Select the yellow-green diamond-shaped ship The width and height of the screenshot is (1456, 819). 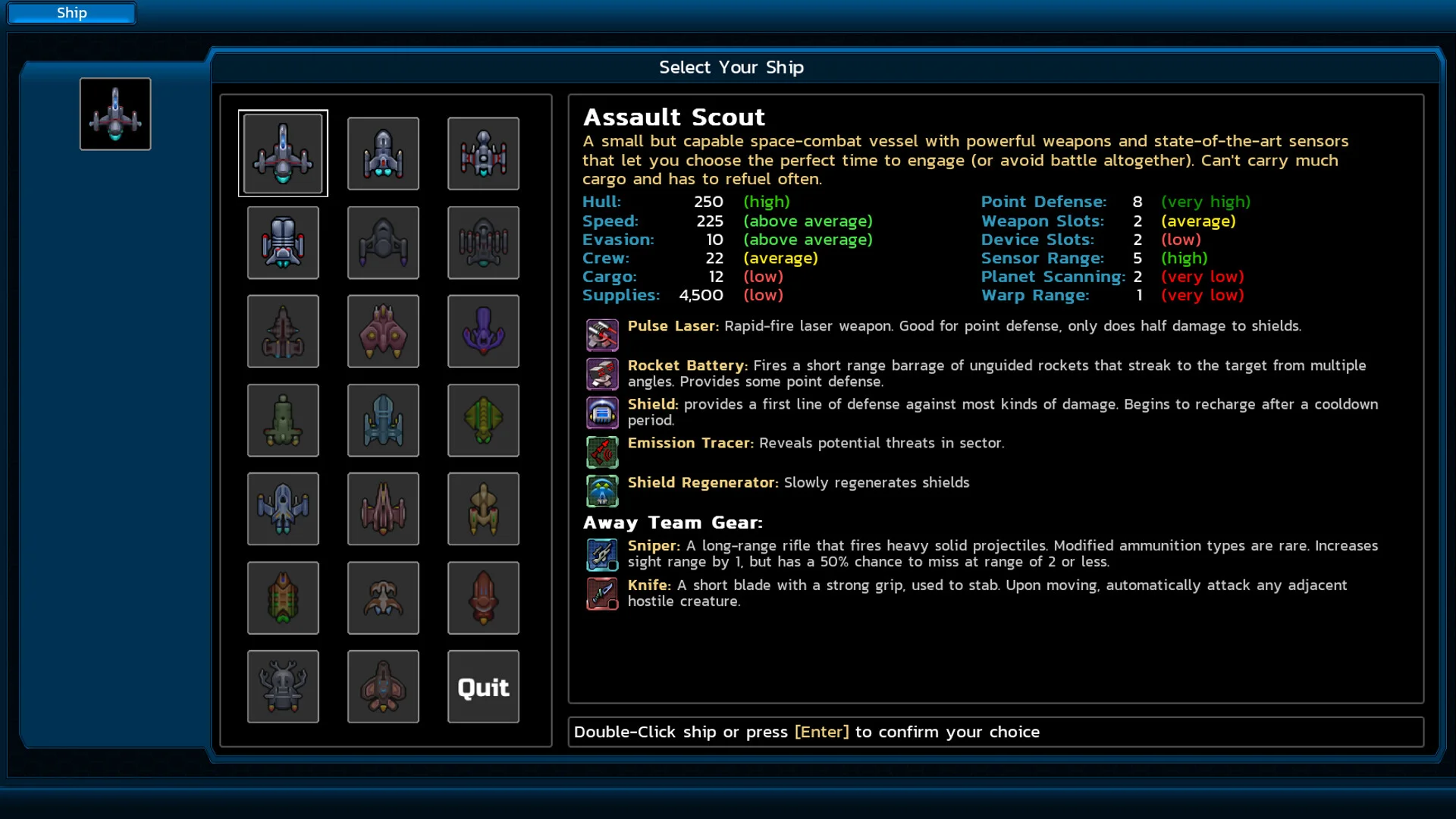[483, 420]
